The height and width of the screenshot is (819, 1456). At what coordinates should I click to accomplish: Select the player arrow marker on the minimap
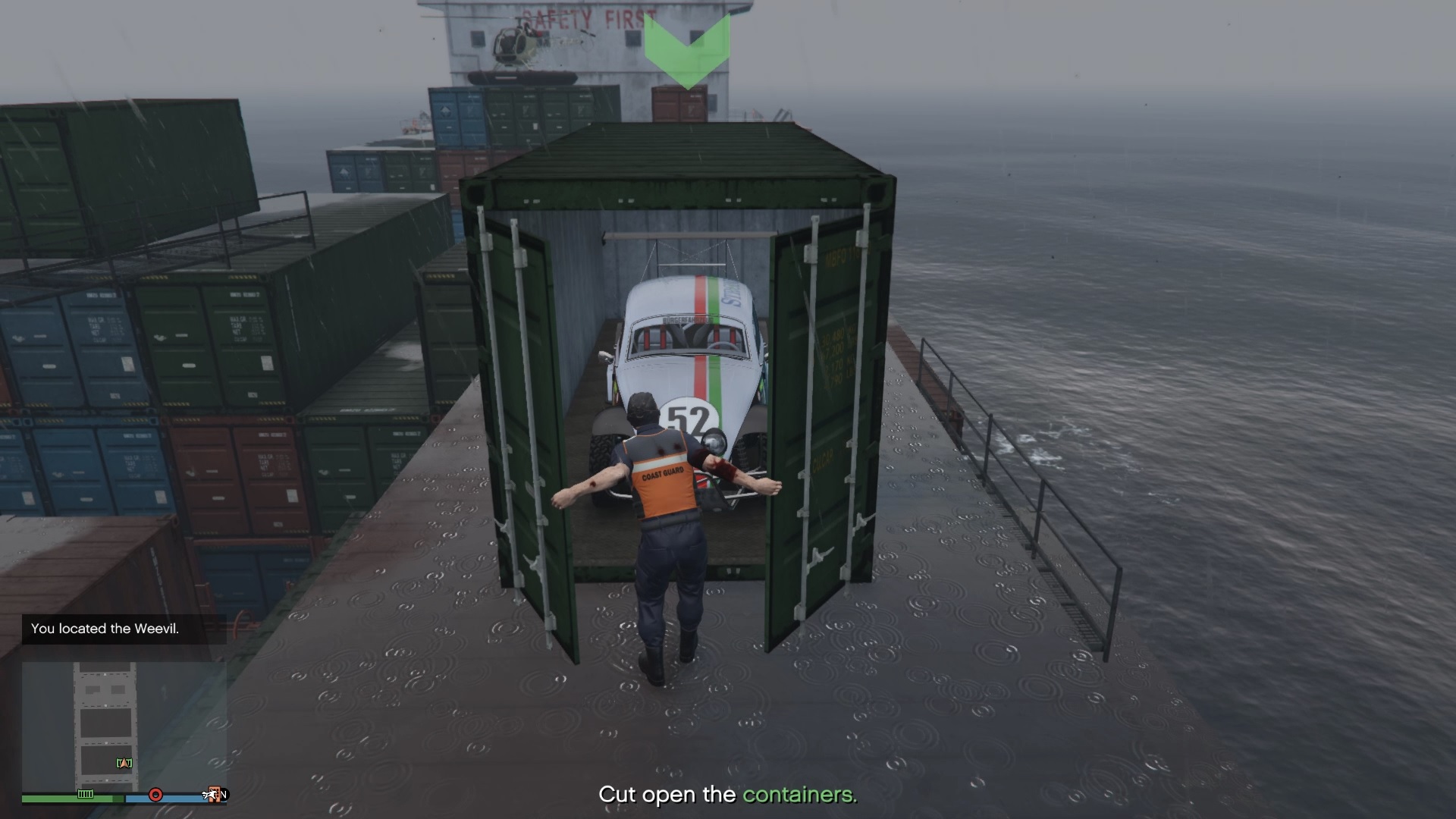coord(124,763)
